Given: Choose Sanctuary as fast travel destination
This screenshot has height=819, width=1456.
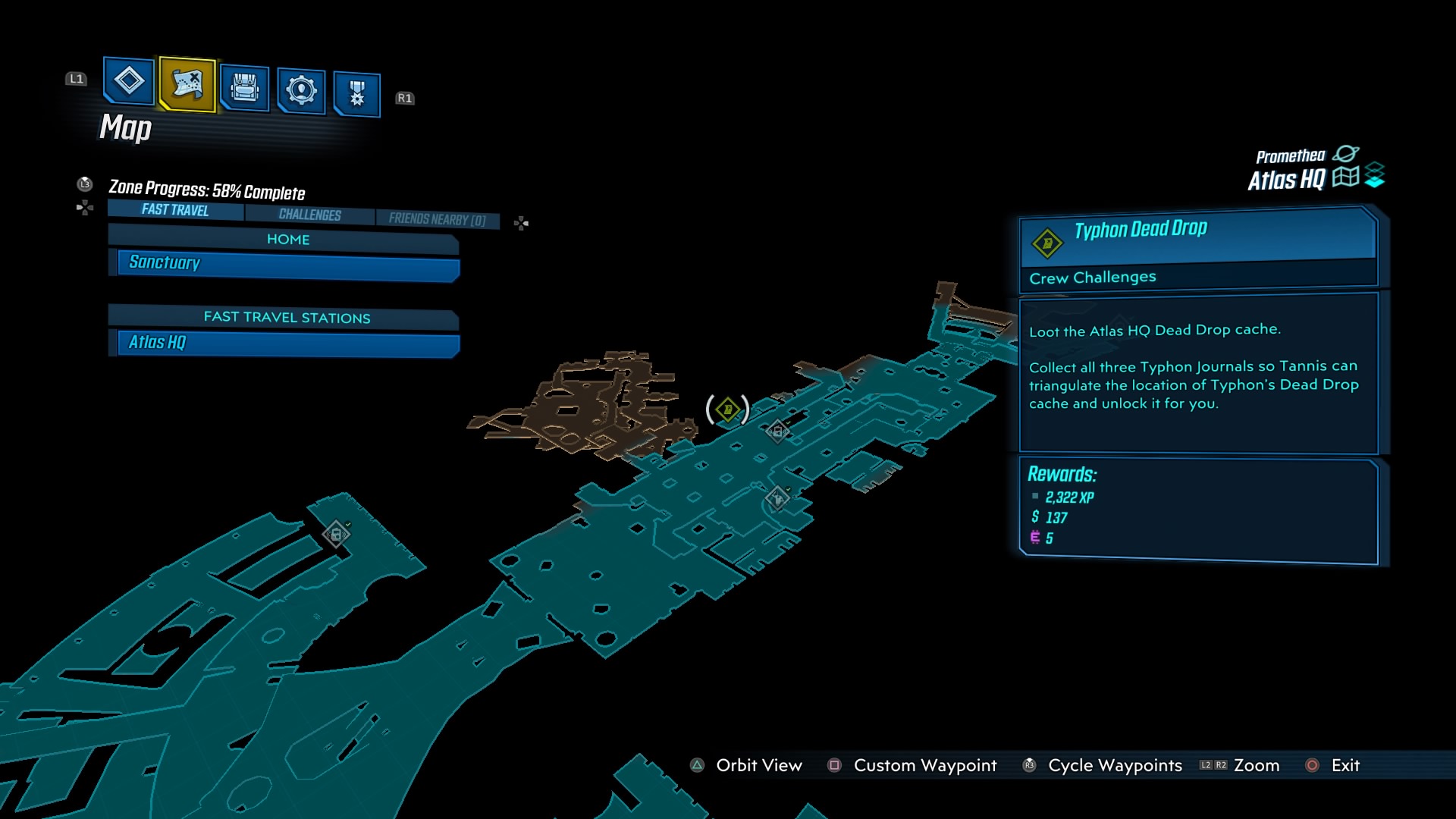Looking at the screenshot, I should (288, 263).
